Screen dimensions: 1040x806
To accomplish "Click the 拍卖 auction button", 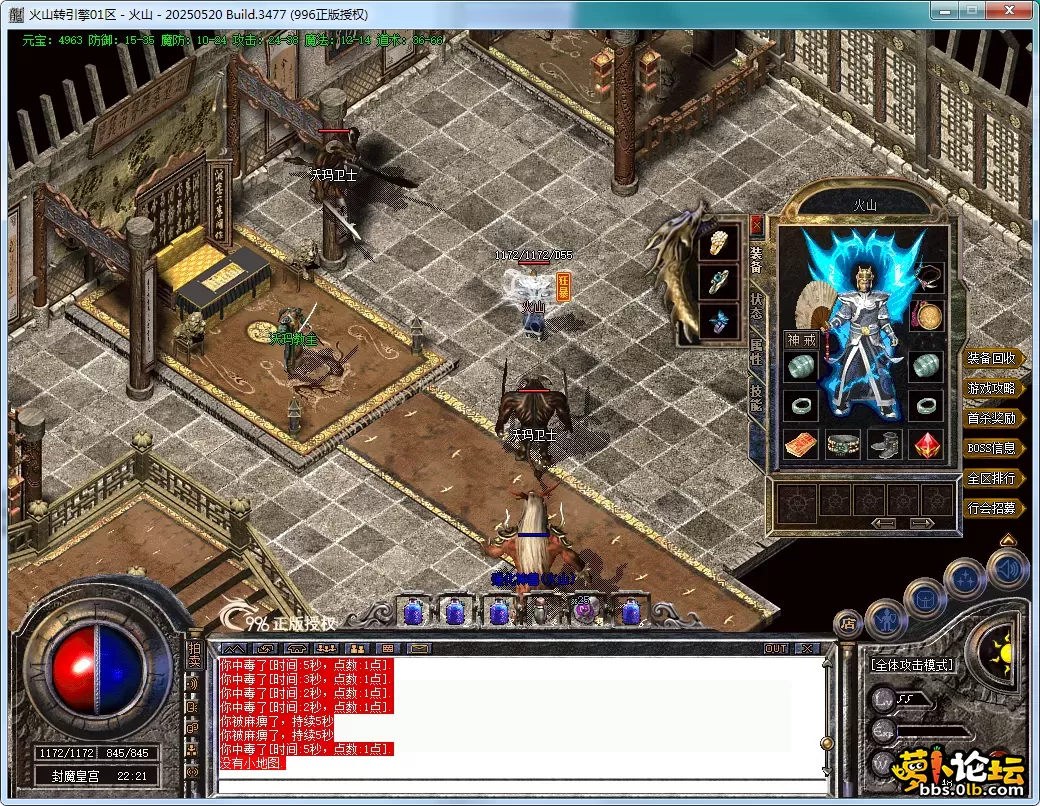I will point(194,655).
